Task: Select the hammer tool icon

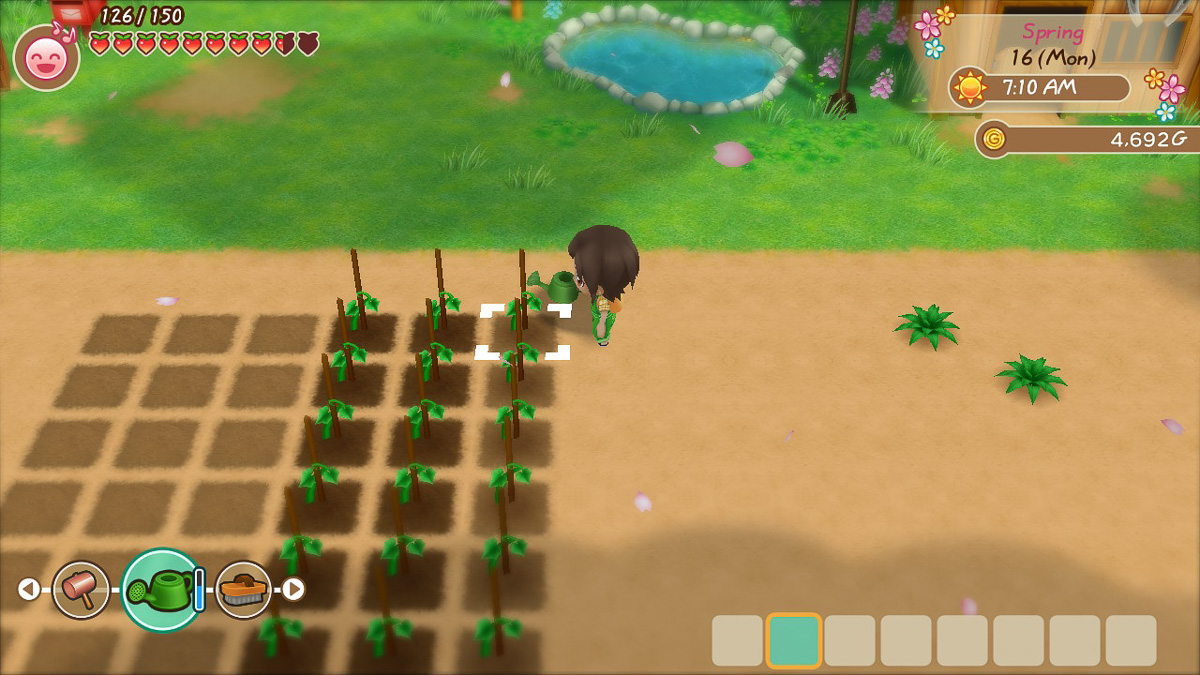Action: [80, 589]
